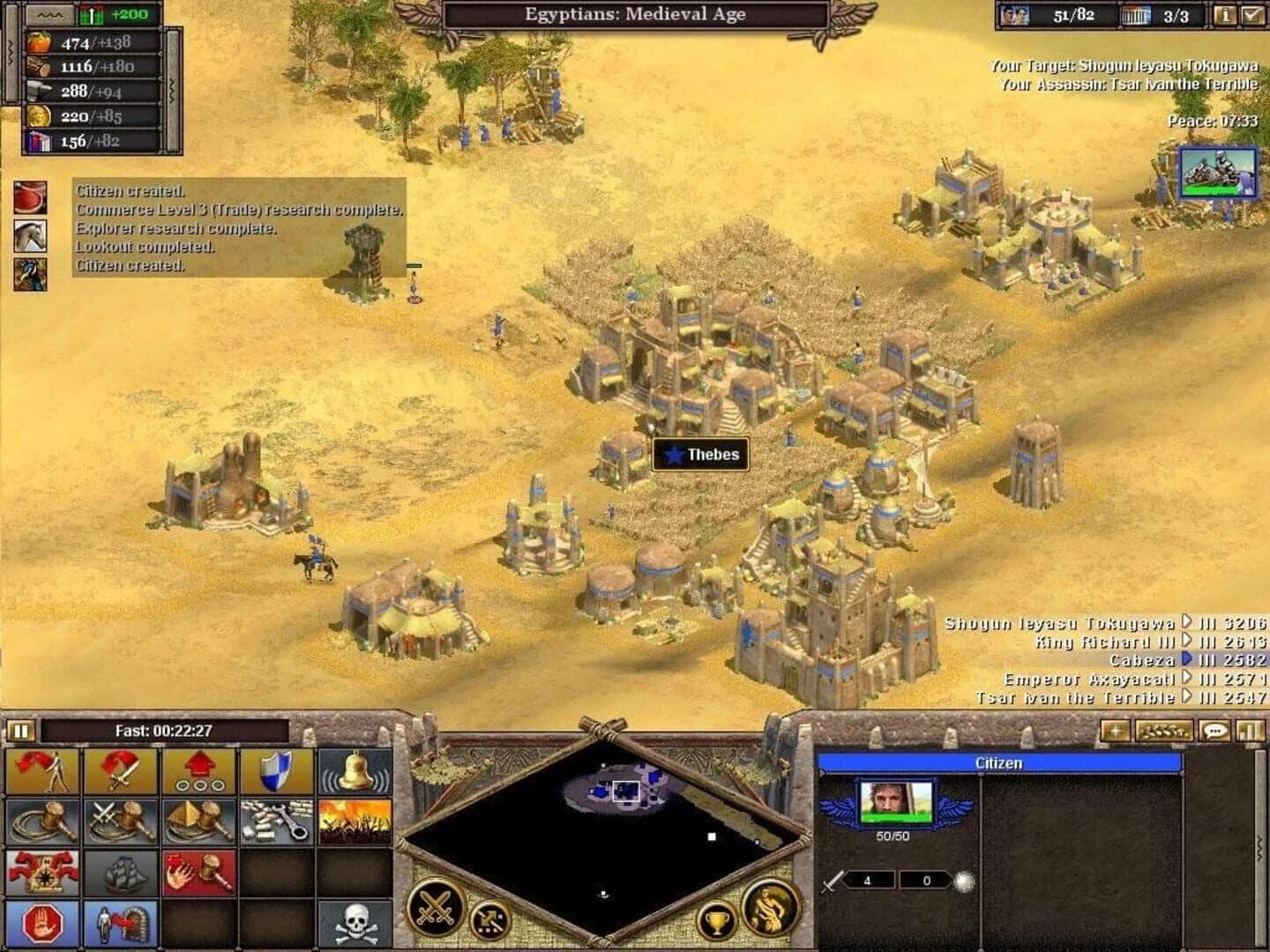Open the chat bubble icon

coord(1215,730)
